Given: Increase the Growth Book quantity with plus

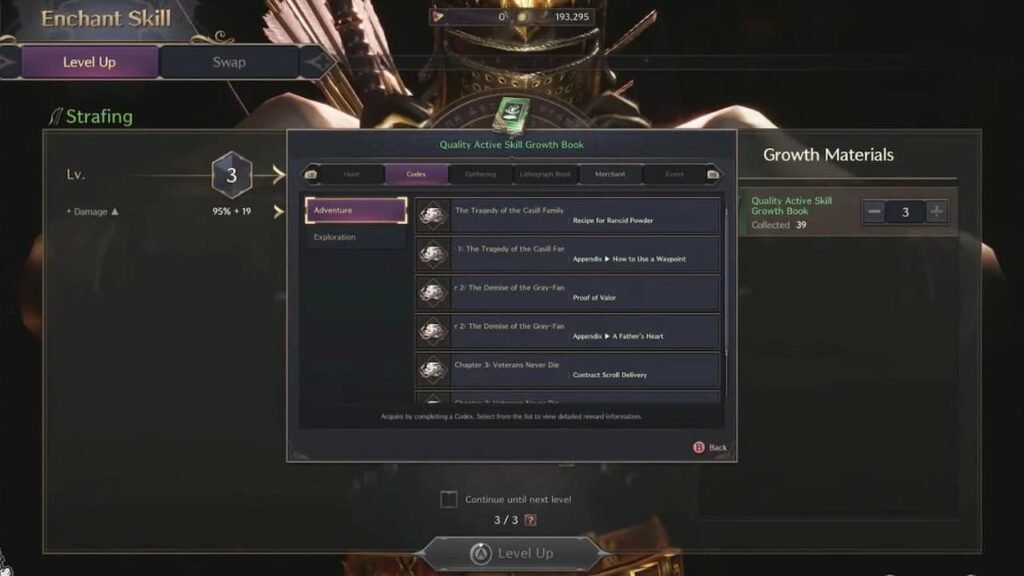Looking at the screenshot, I should (936, 212).
